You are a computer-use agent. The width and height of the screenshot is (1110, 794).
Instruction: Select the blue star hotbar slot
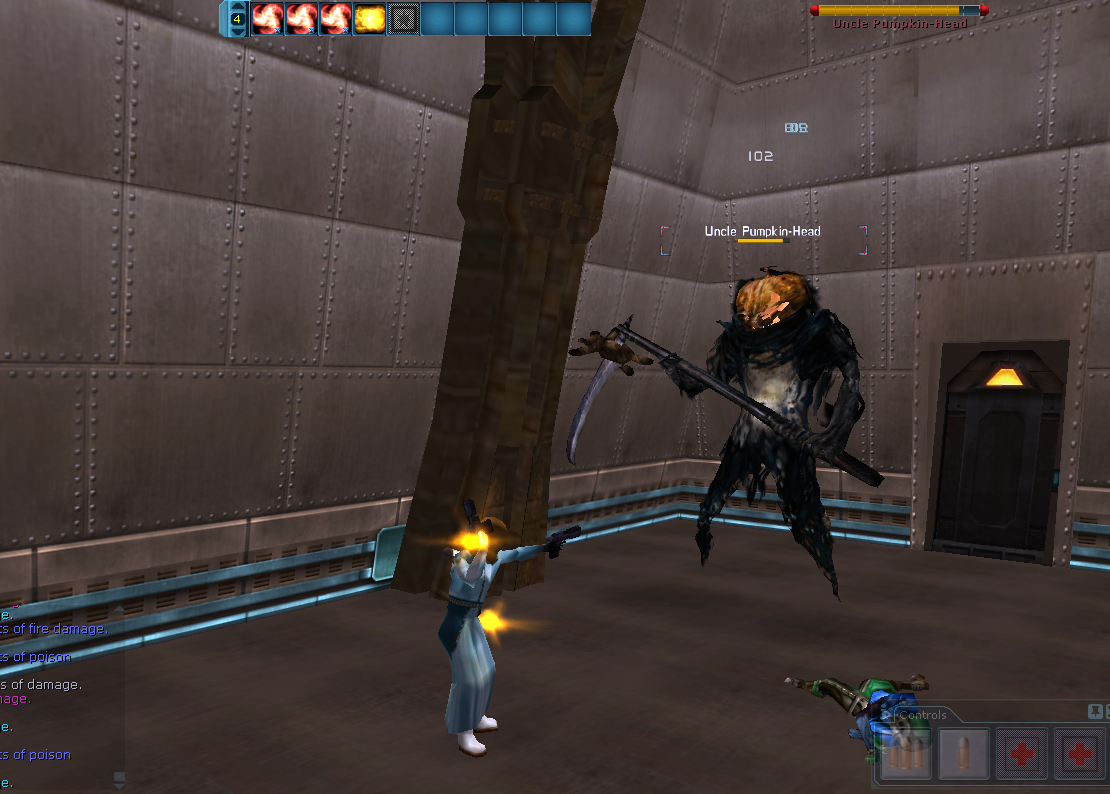coord(404,19)
